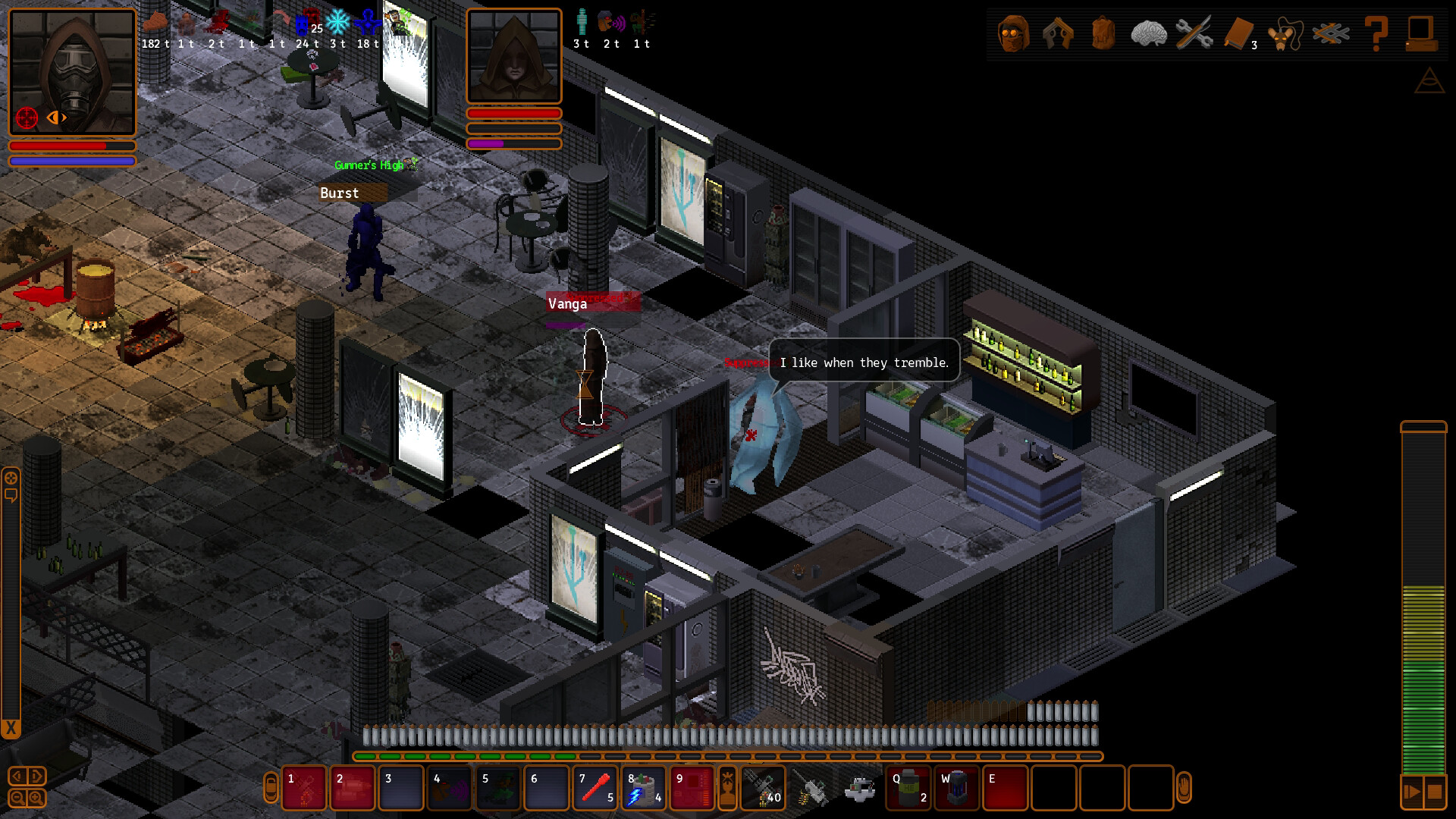Open the crafting tools icon
Screen dimensions: 1456x819
pyautogui.click(x=1194, y=32)
